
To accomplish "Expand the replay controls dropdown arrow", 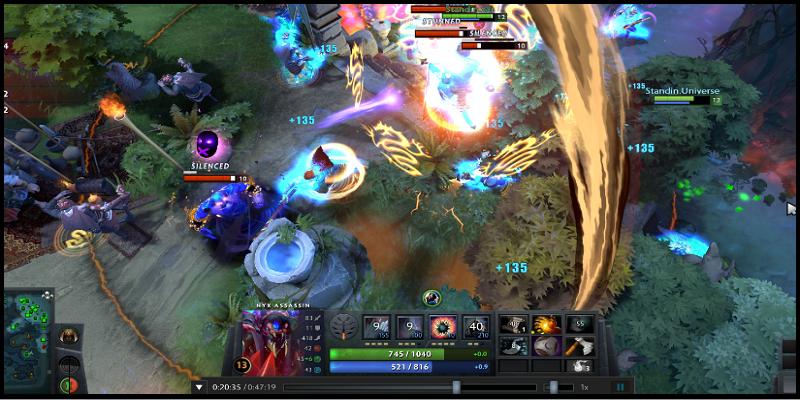I will (x=200, y=387).
